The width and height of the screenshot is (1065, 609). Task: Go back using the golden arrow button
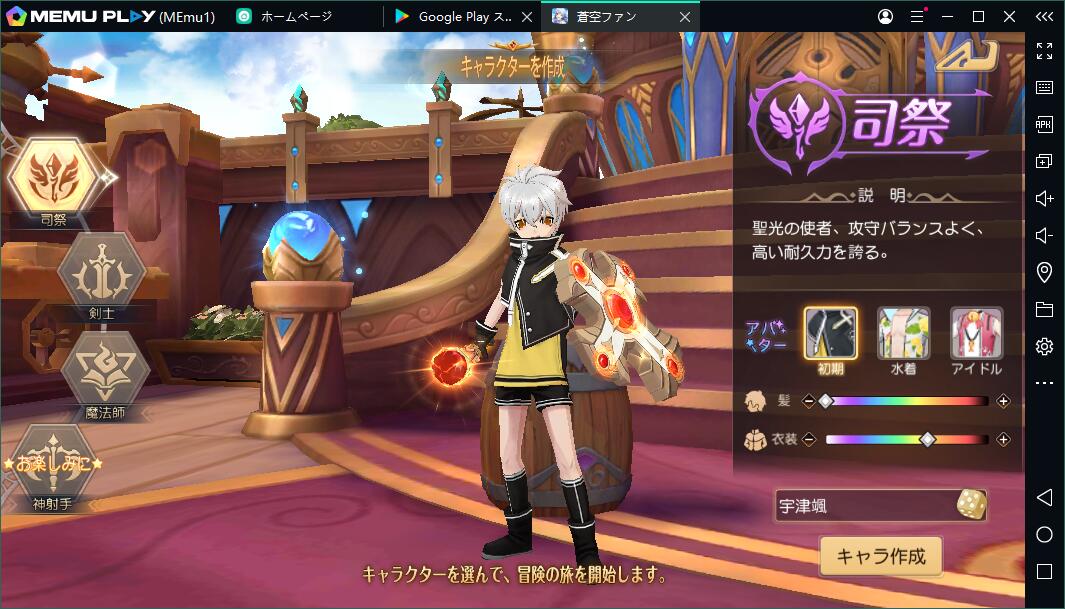pos(964,56)
